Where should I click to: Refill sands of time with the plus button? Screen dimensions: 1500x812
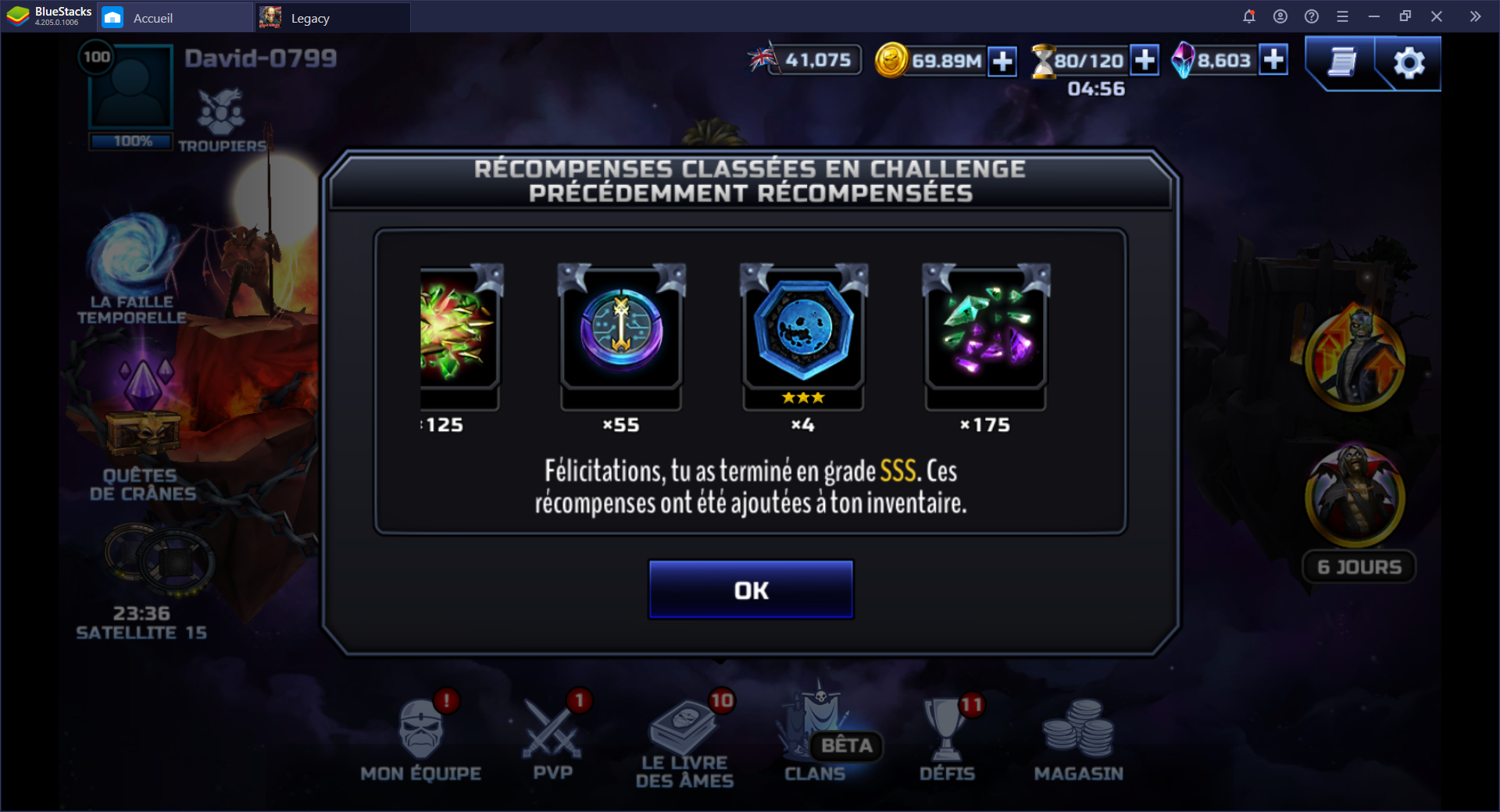[x=1145, y=60]
